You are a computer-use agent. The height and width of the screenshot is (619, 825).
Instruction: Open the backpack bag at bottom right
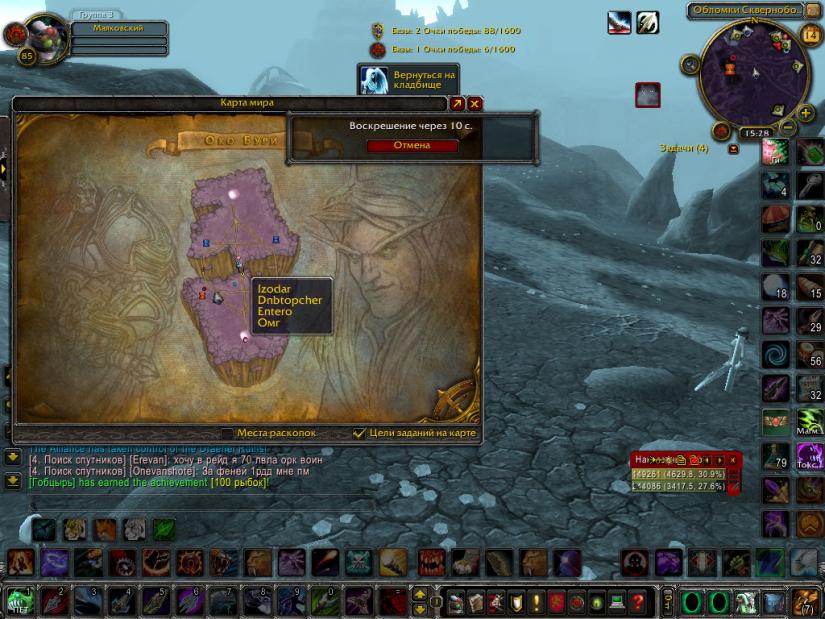(807, 601)
